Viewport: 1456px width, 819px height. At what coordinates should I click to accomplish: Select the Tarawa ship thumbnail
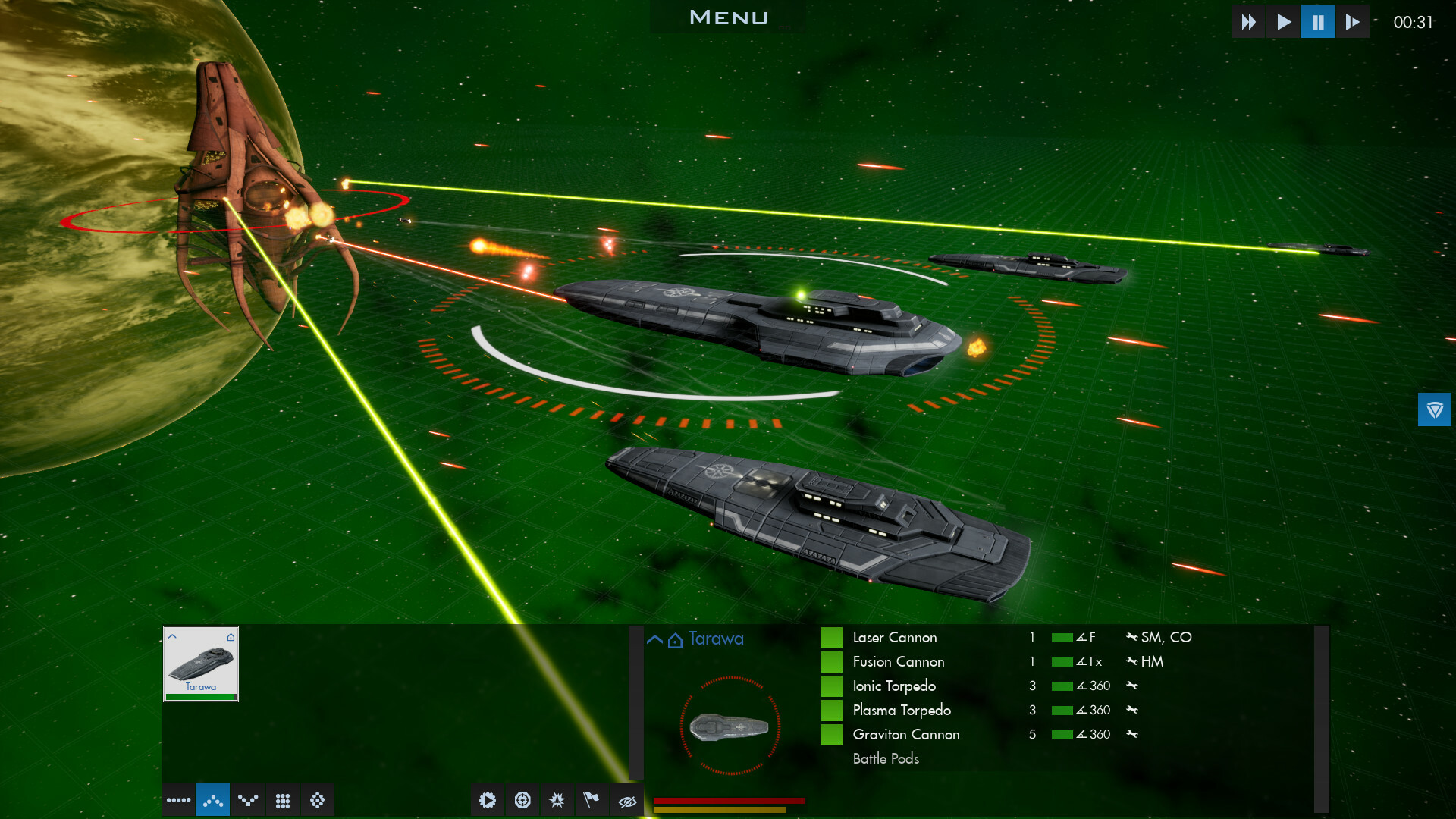coord(200,664)
